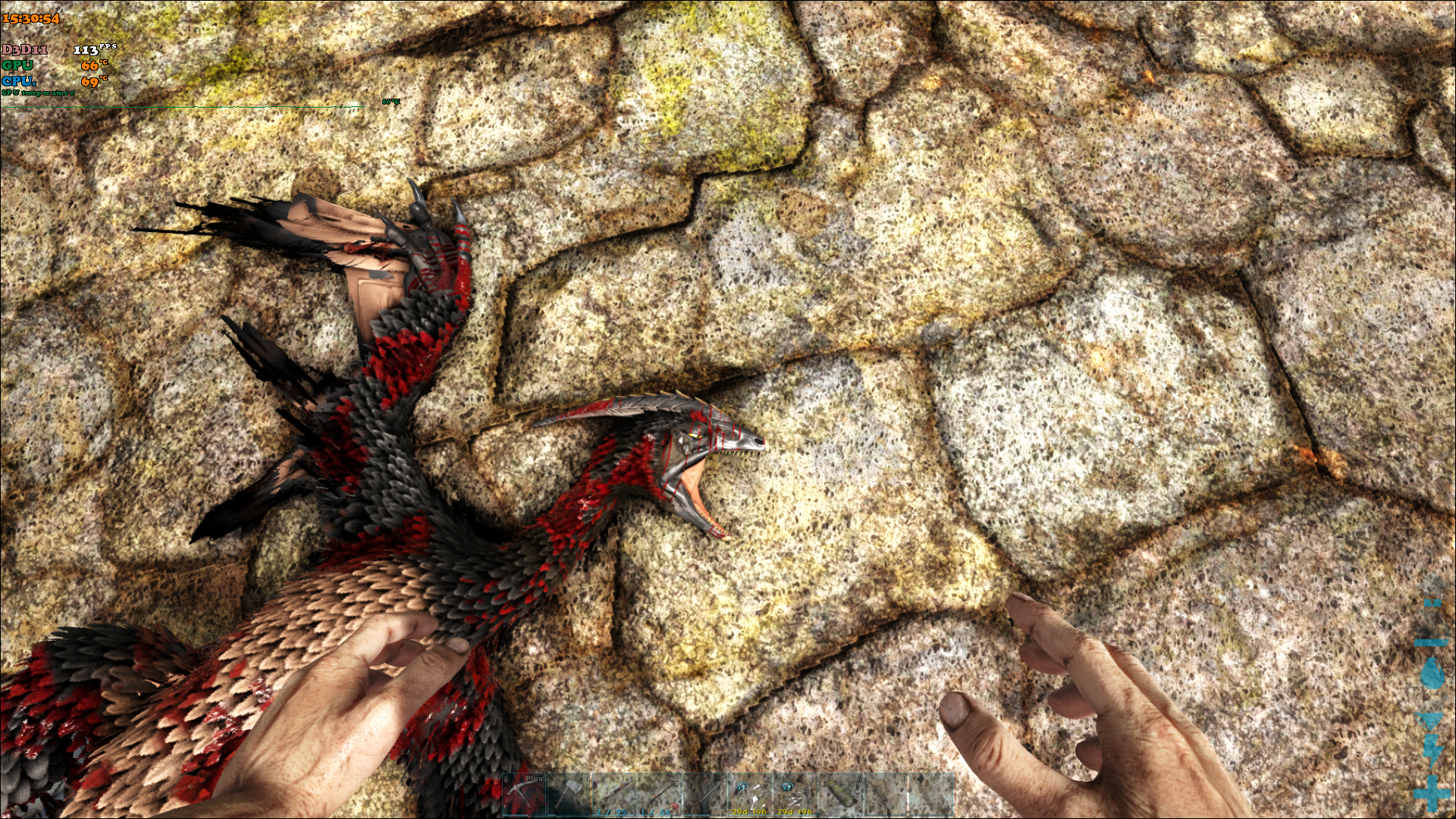Equip the hatchet from the hotbar
This screenshot has height=819, width=1456.
click(569, 795)
